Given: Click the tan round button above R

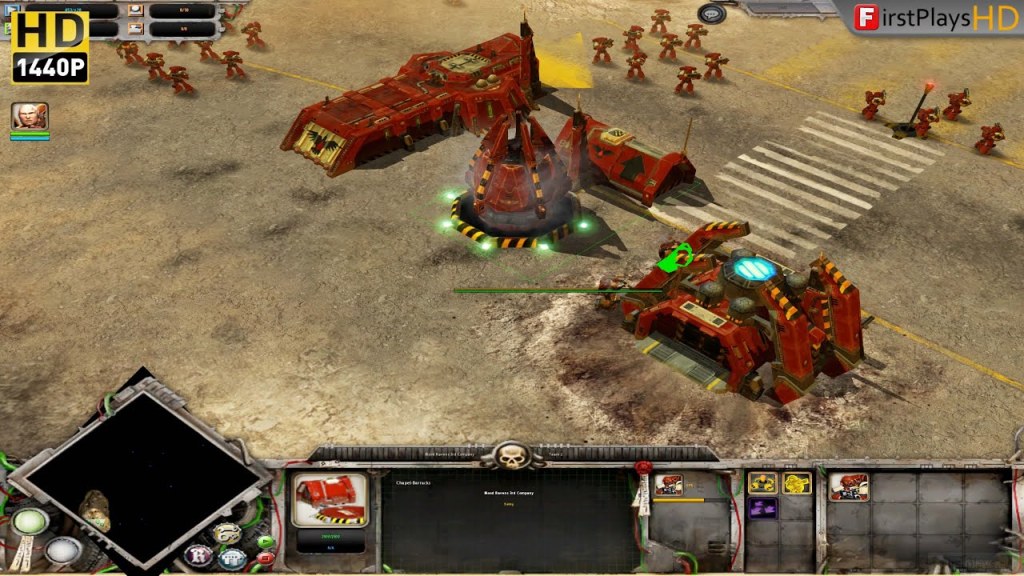Looking at the screenshot, I should (x=226, y=533).
